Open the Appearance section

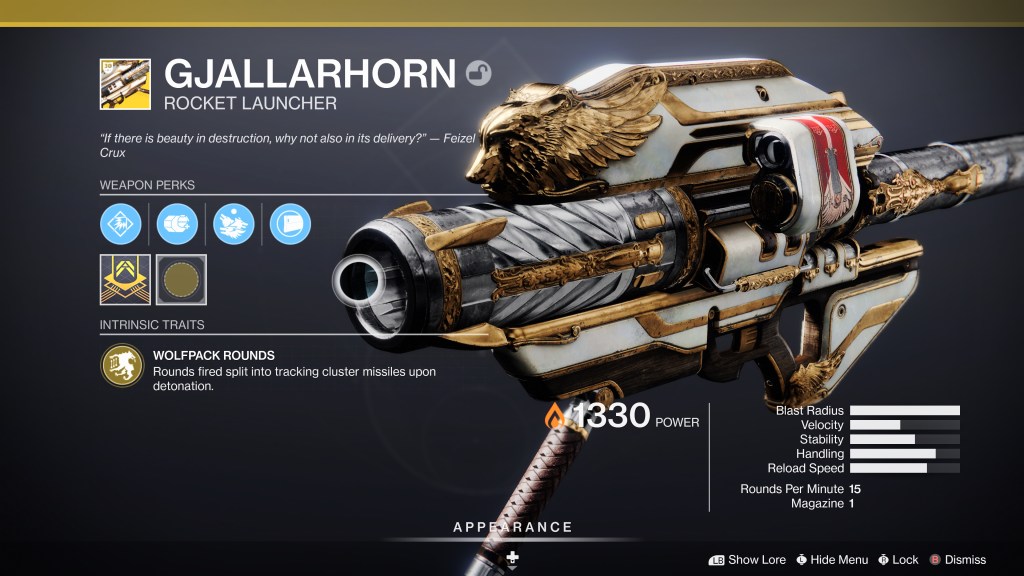512,527
